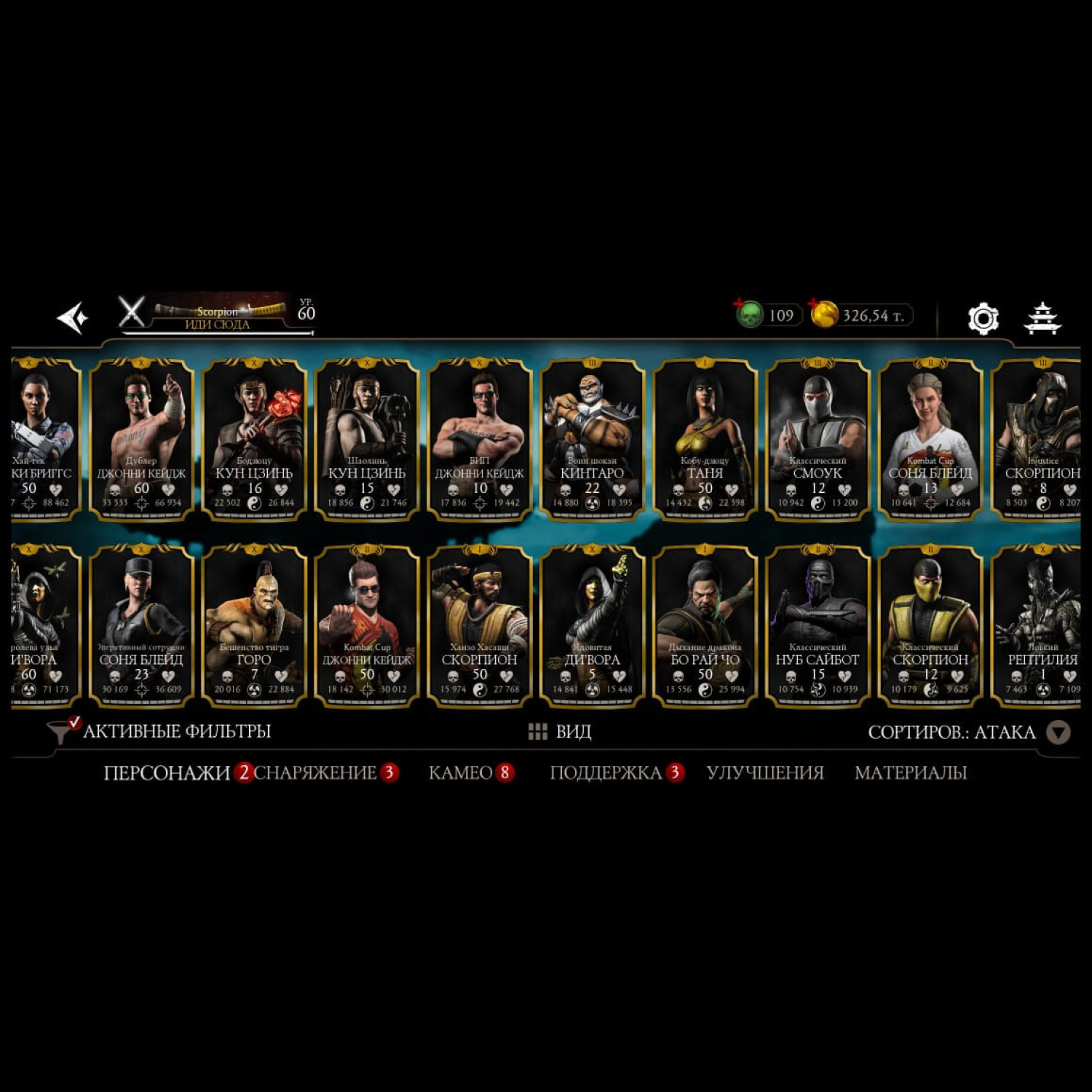1092x1092 pixels.
Task: Switch to the Снаряжение equipment tab
Action: (316, 772)
